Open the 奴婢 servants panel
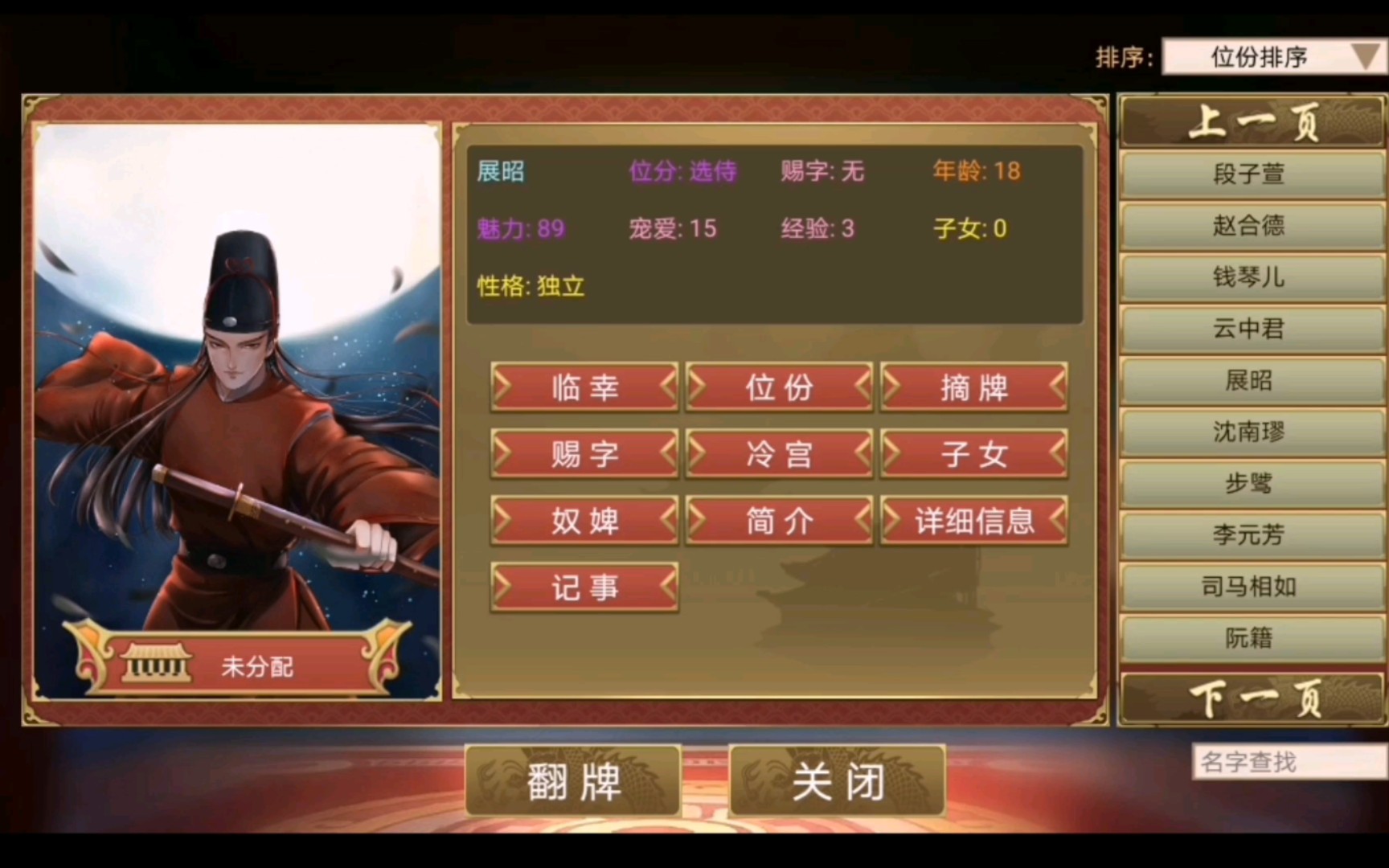 point(584,520)
